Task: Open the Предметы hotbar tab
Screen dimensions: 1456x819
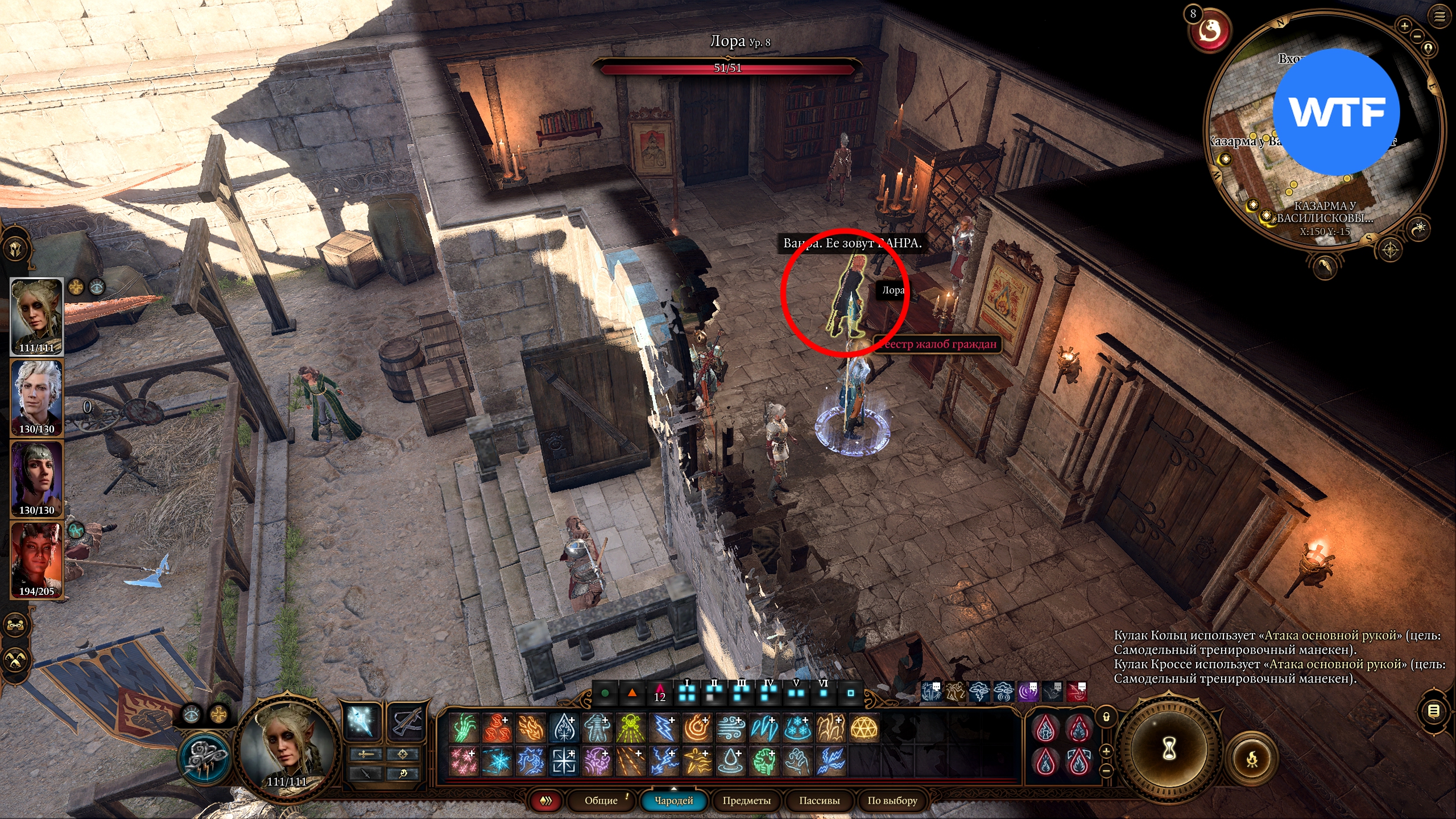Action: pos(746,800)
